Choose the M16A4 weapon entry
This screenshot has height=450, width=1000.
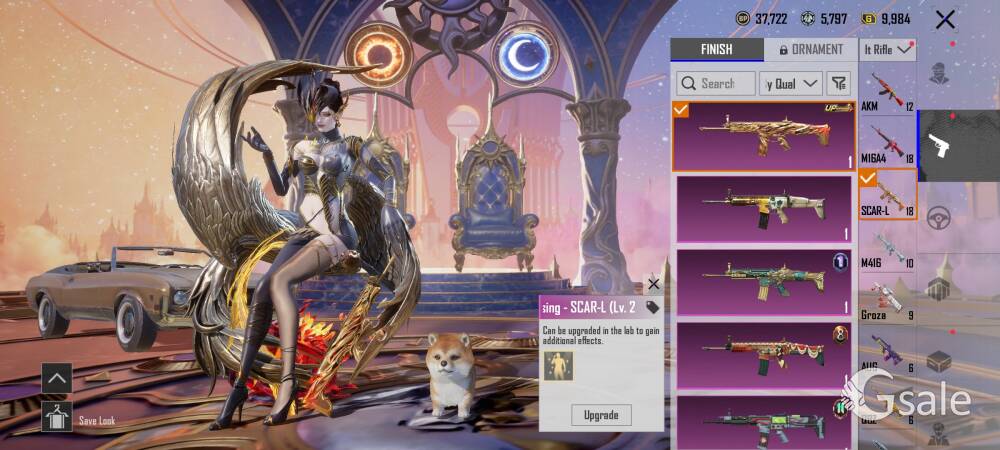click(x=887, y=143)
